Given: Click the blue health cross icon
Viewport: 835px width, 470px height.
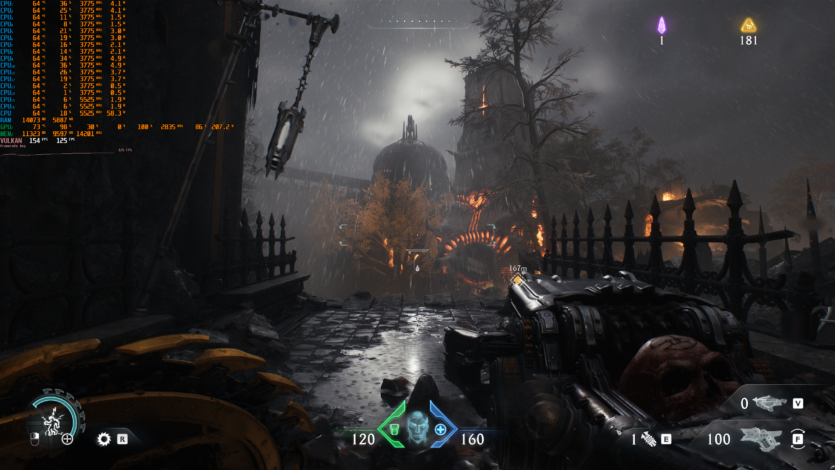Looking at the screenshot, I should [440, 430].
